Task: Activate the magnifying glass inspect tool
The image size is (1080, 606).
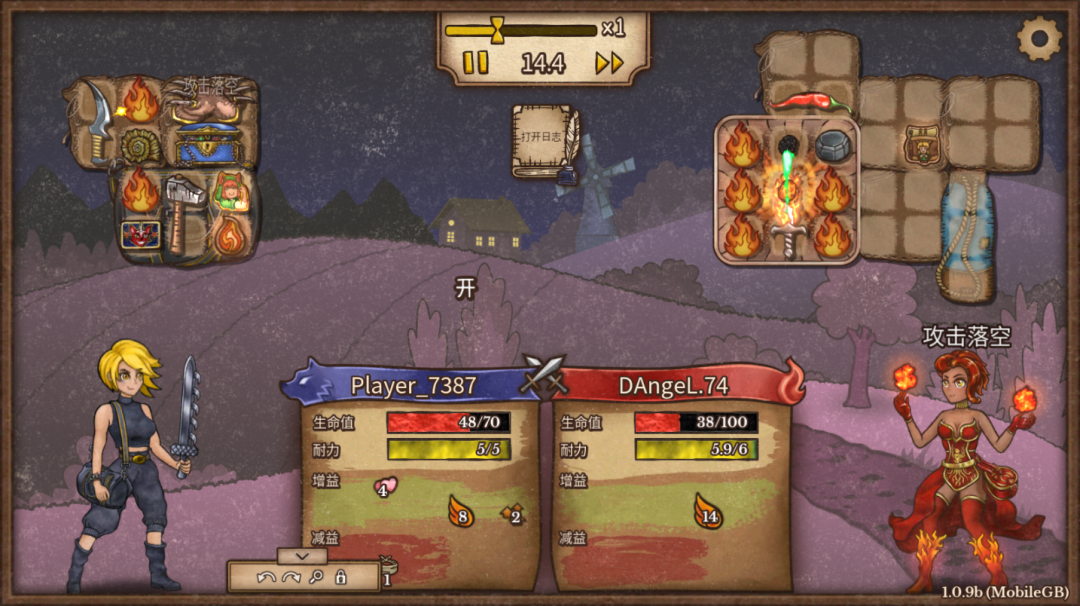Action: (x=316, y=577)
